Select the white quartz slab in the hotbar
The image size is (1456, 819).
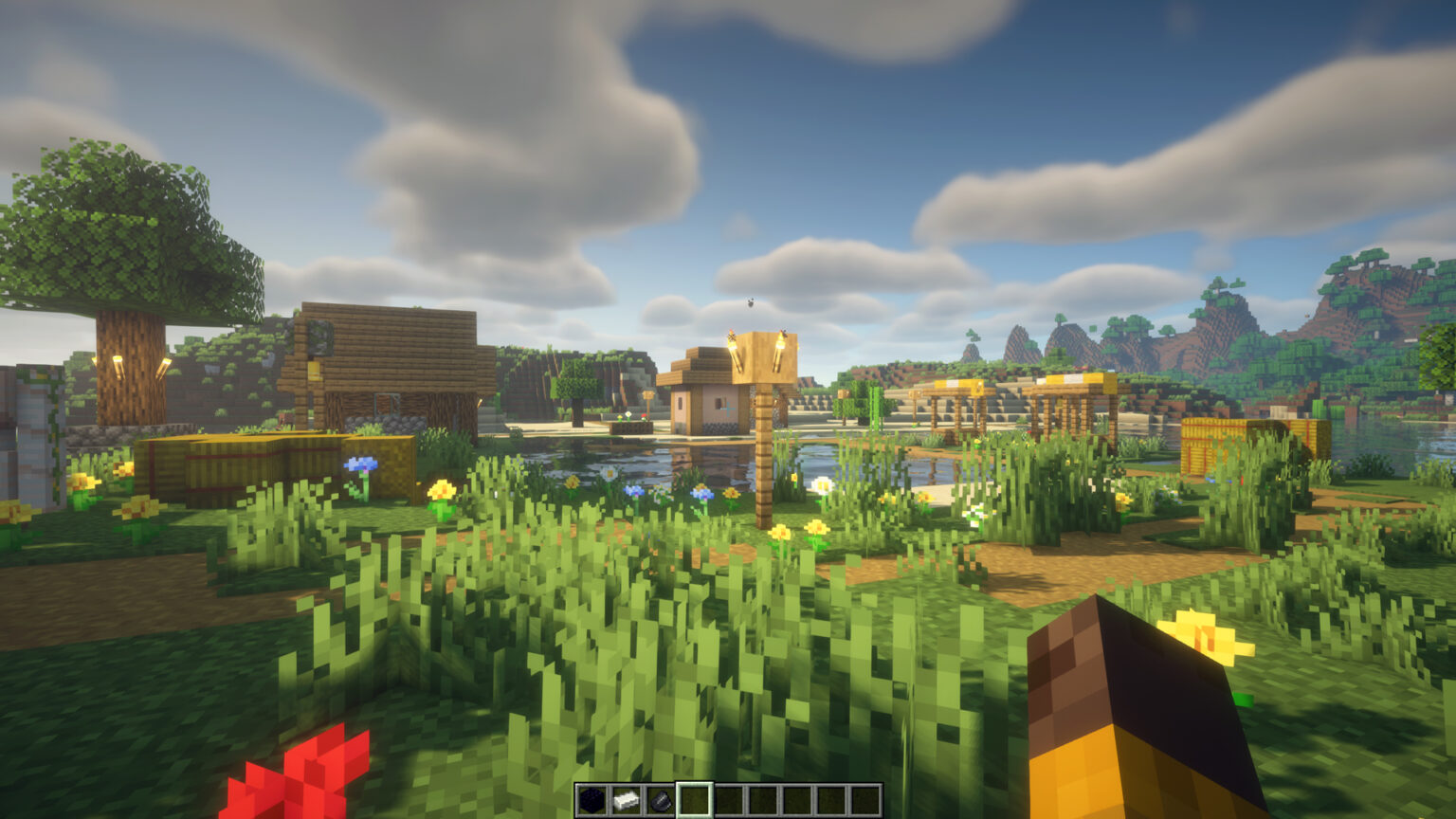(x=628, y=799)
